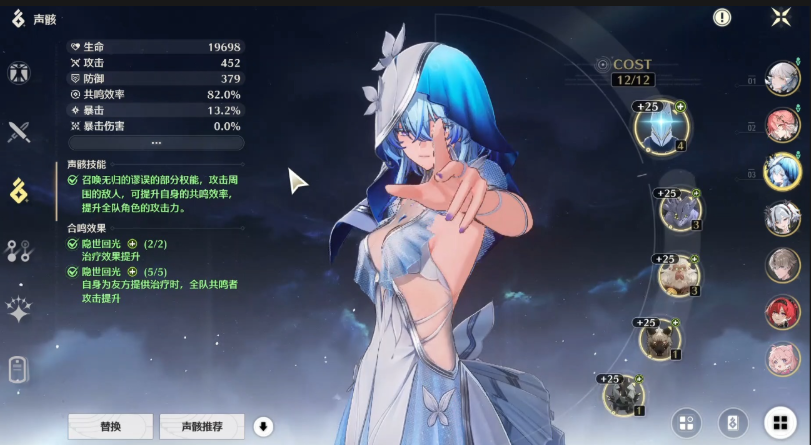Choose the pink-haired character portrait at bottom
The image size is (811, 445).
pos(782,359)
